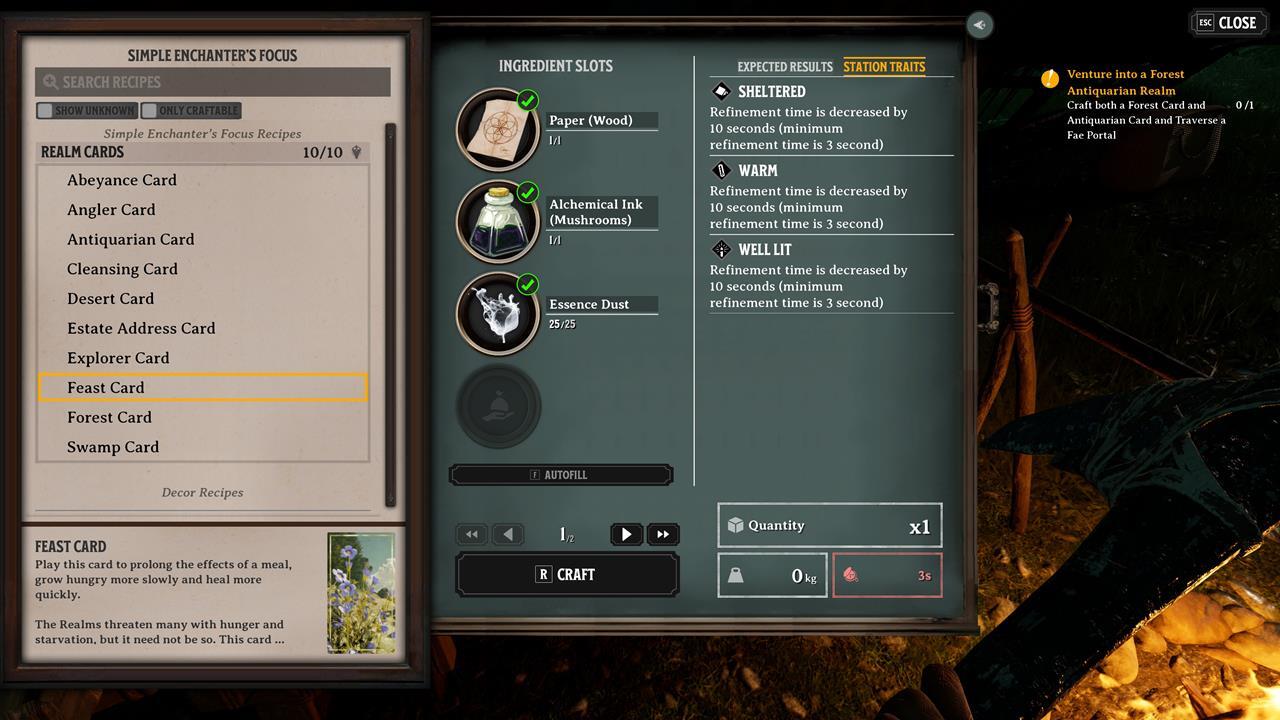Select the Paper (Wood) ingredient slot

coord(498,129)
